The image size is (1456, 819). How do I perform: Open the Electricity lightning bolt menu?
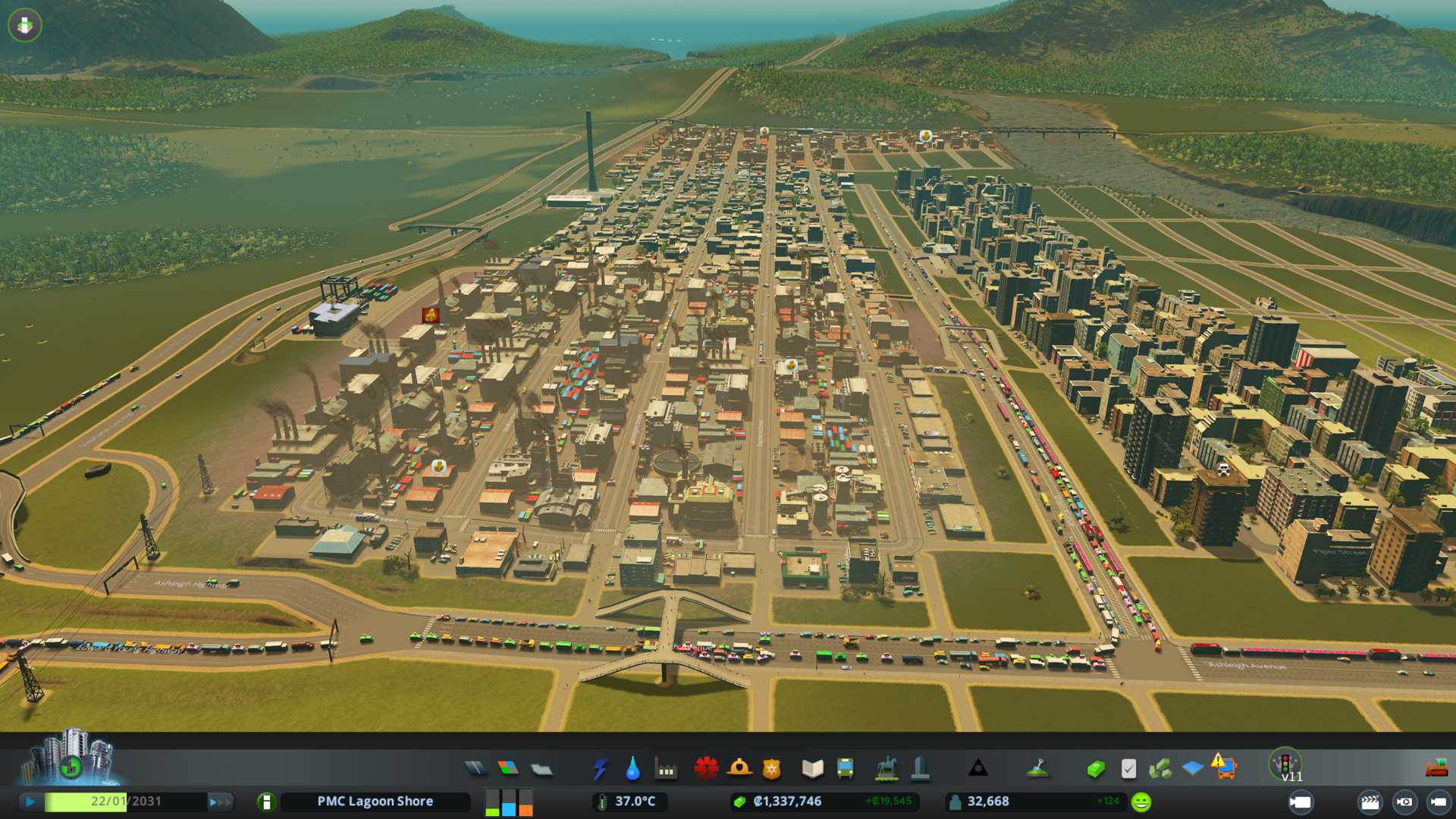(601, 769)
